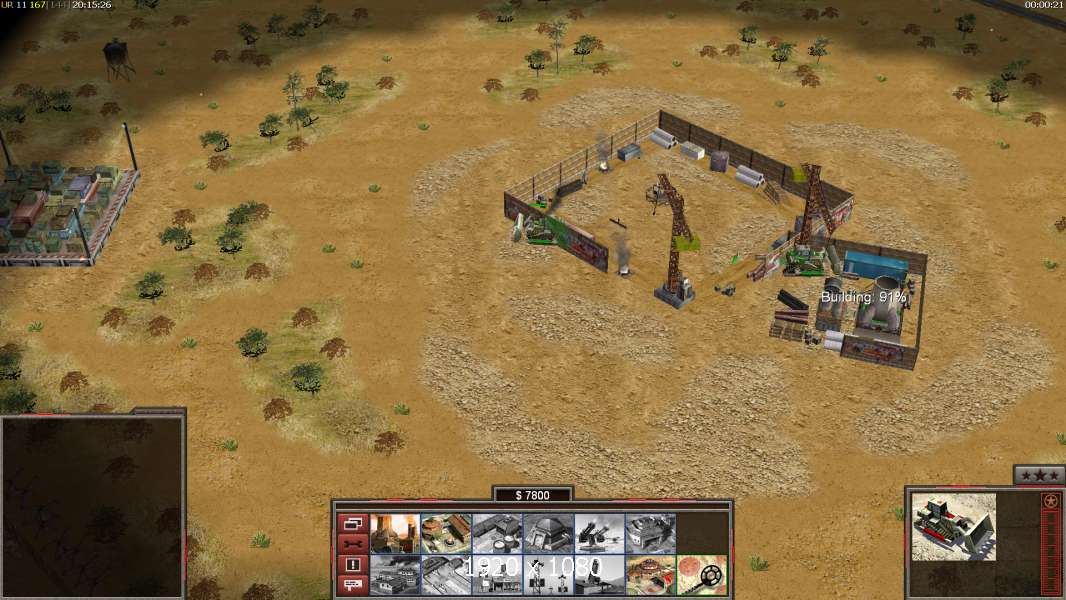Select the barracks building icon

446,534
